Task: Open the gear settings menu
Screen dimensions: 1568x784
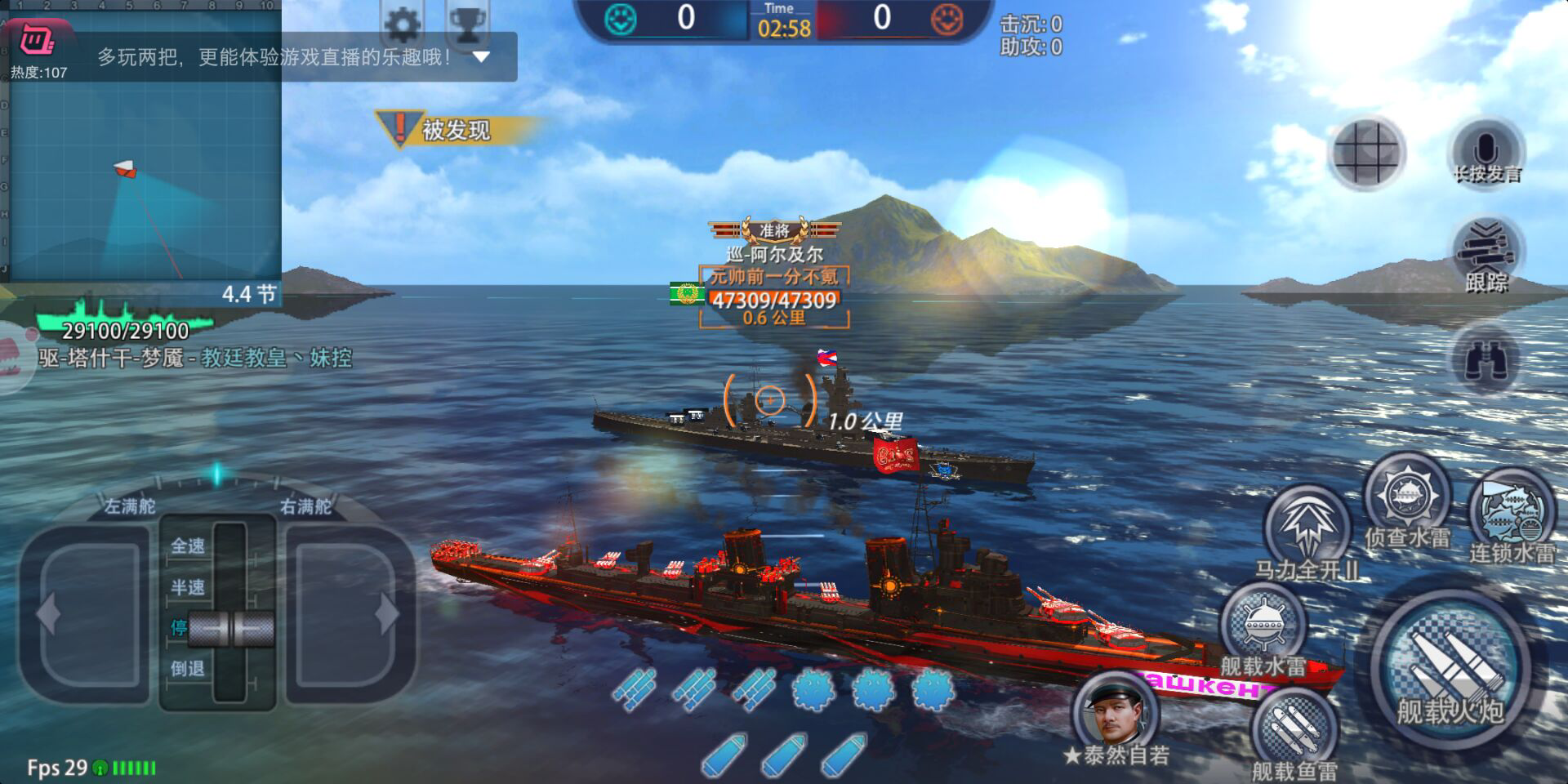Action: click(x=402, y=24)
